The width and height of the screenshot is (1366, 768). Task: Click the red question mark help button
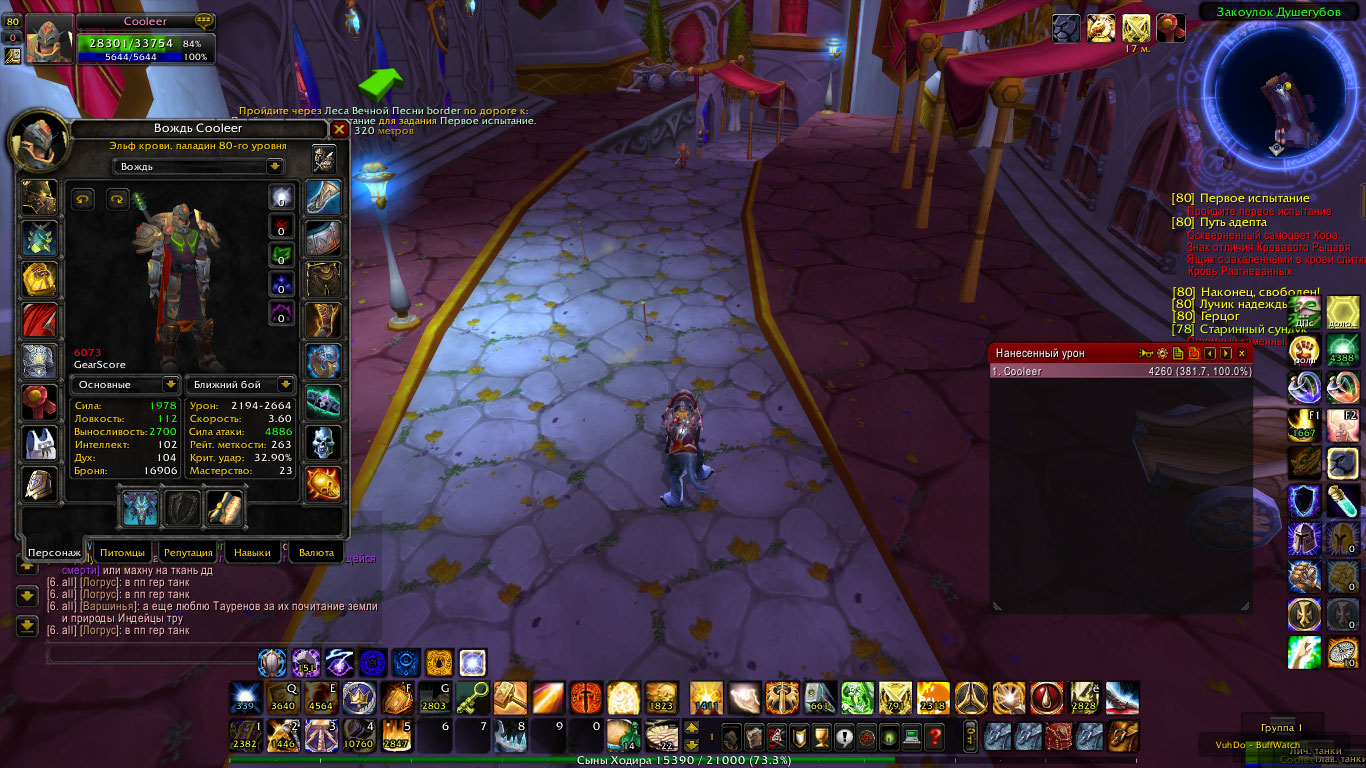click(x=935, y=737)
